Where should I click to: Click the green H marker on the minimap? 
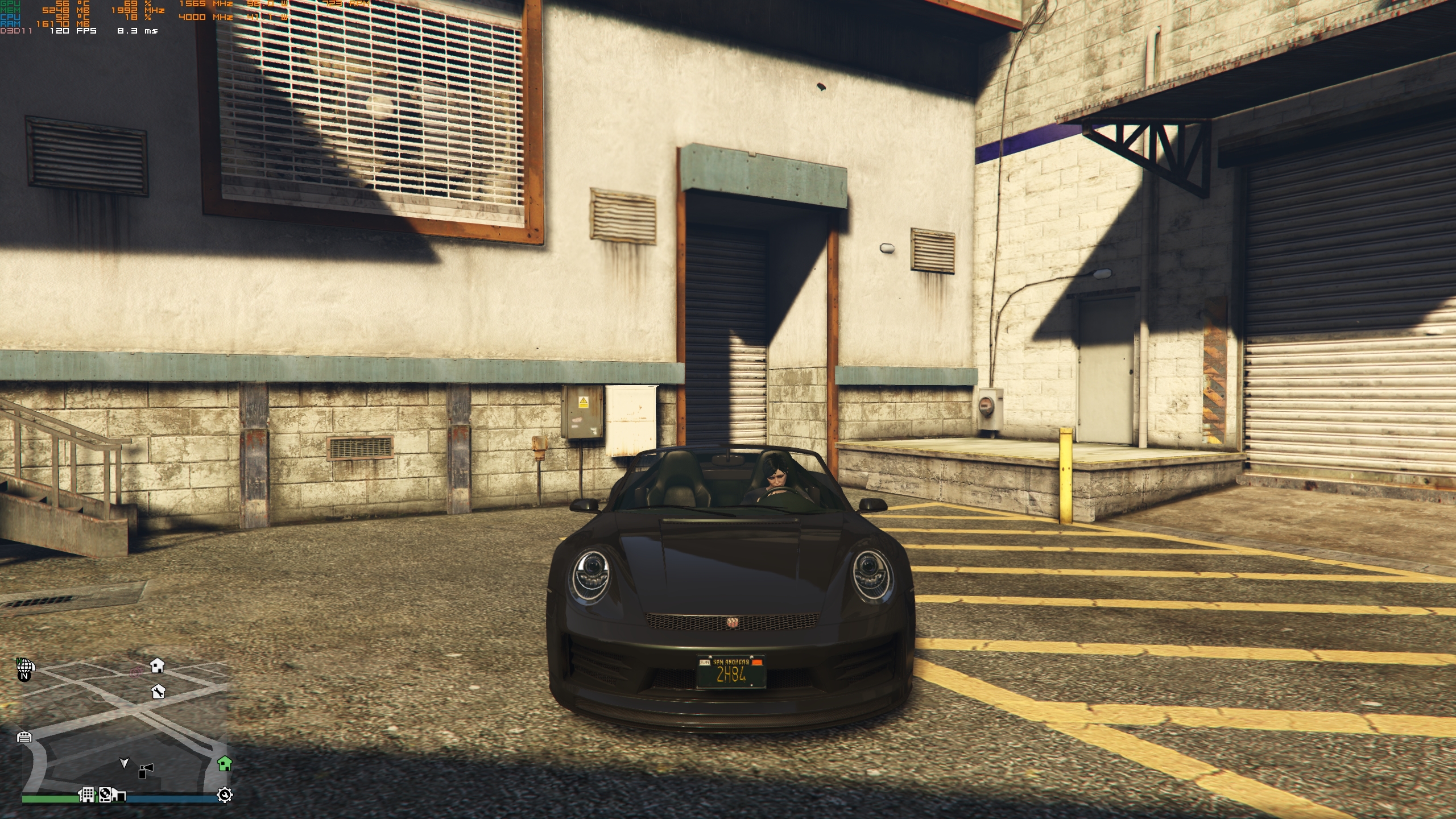(x=20, y=660)
